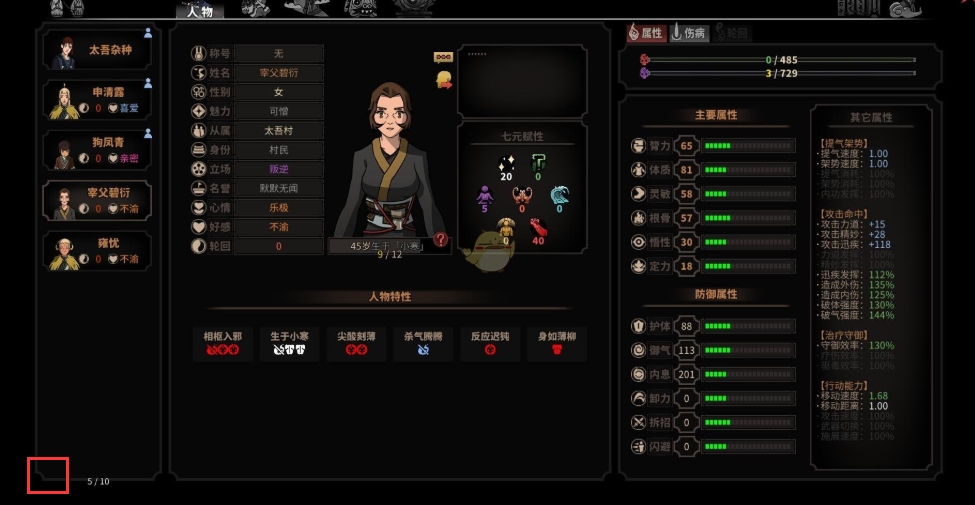The width and height of the screenshot is (975, 505).
Task: Switch to the 人物 character tab
Action: coord(199,11)
